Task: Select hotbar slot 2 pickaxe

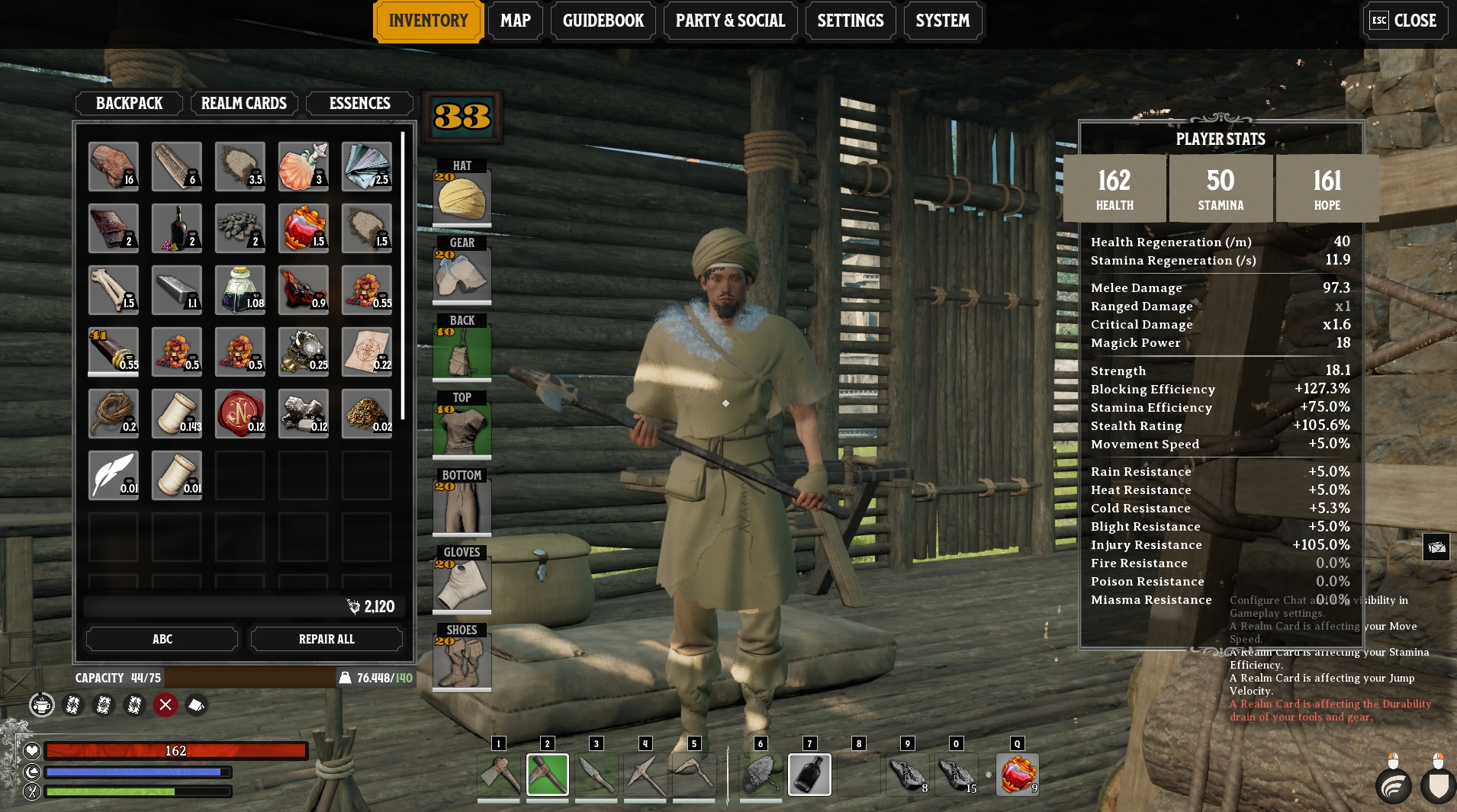Action: pos(547,774)
